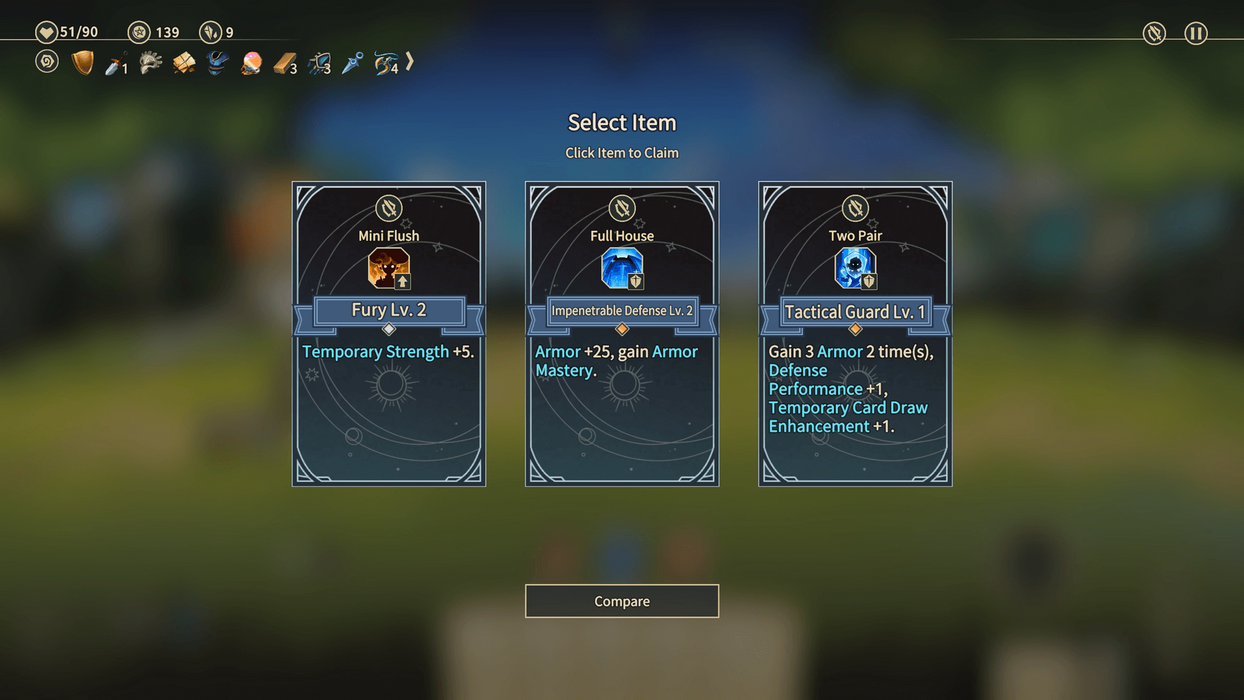1244x700 pixels.
Task: View the wrapped parcel relic
Action: point(184,63)
